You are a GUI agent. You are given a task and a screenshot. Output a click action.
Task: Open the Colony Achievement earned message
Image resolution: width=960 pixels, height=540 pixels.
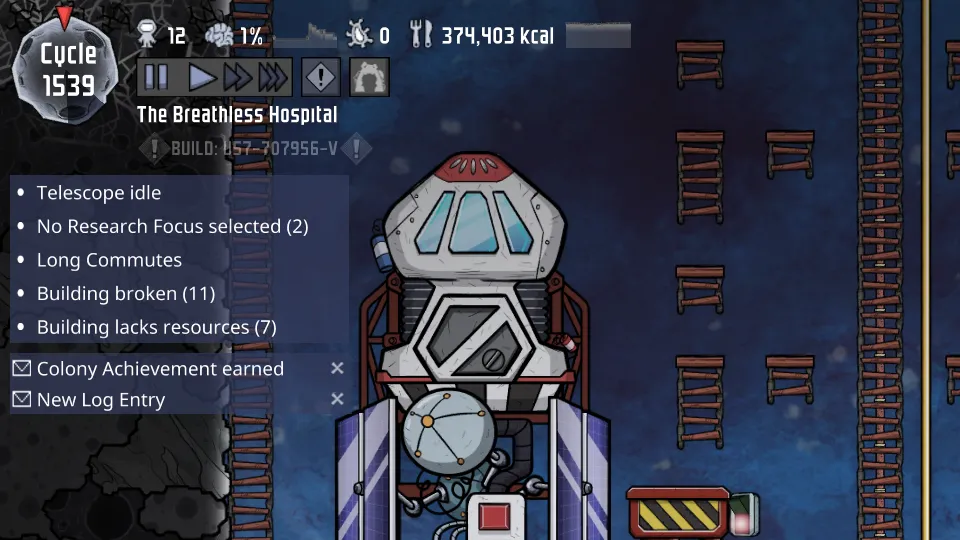[160, 369]
